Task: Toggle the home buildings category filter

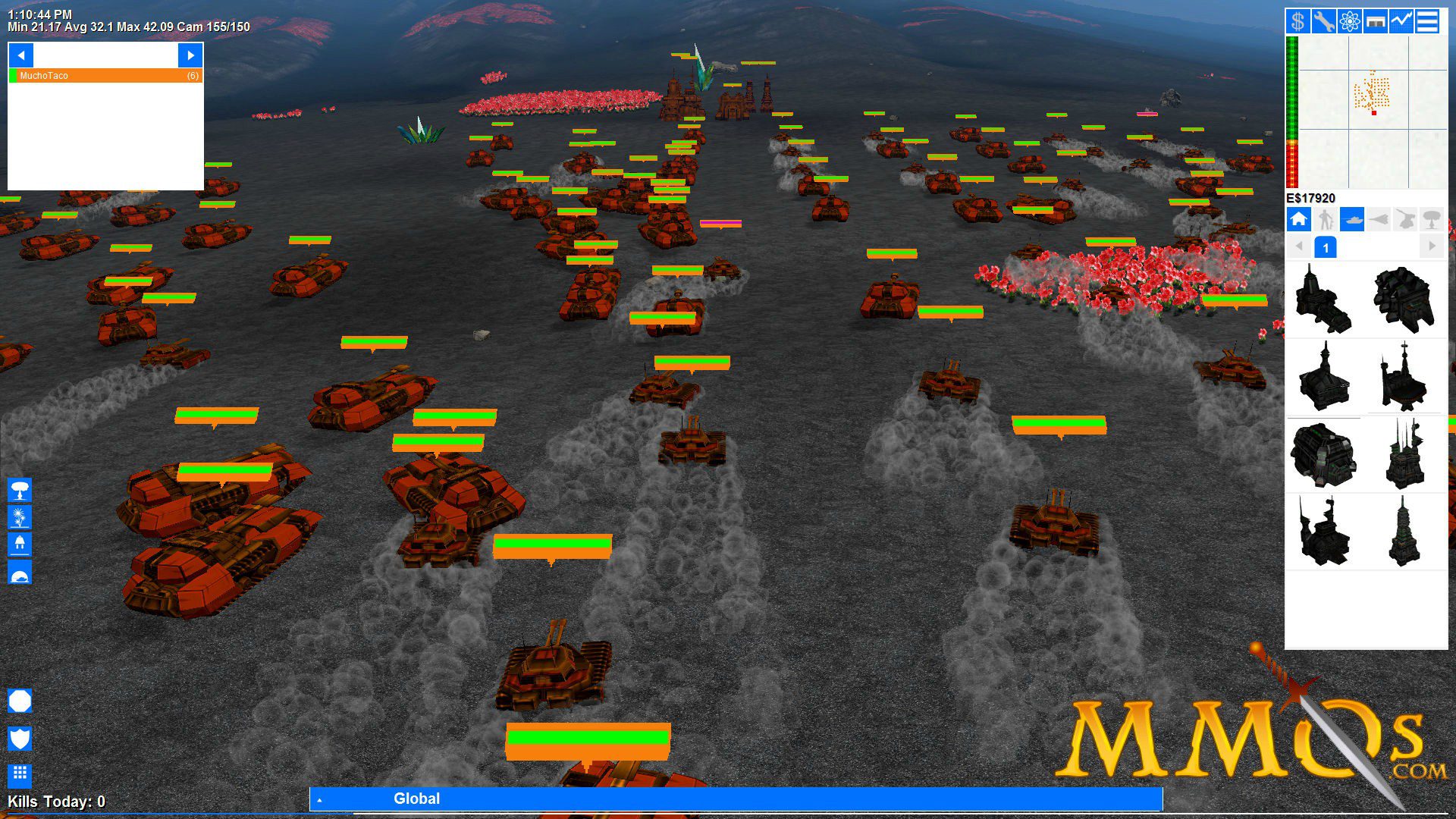Action: pyautogui.click(x=1299, y=220)
